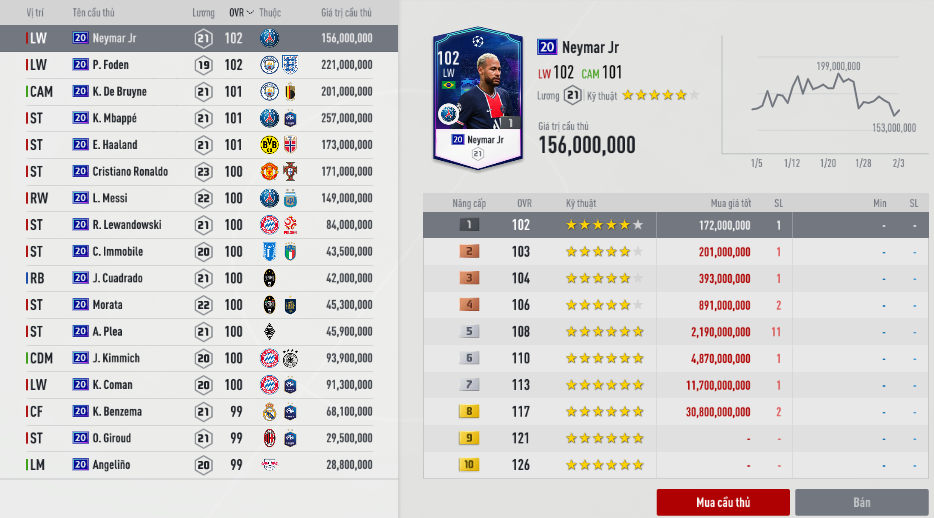Select P. Foden in the player list
Image resolution: width=934 pixels, height=518 pixels.
tap(200, 65)
